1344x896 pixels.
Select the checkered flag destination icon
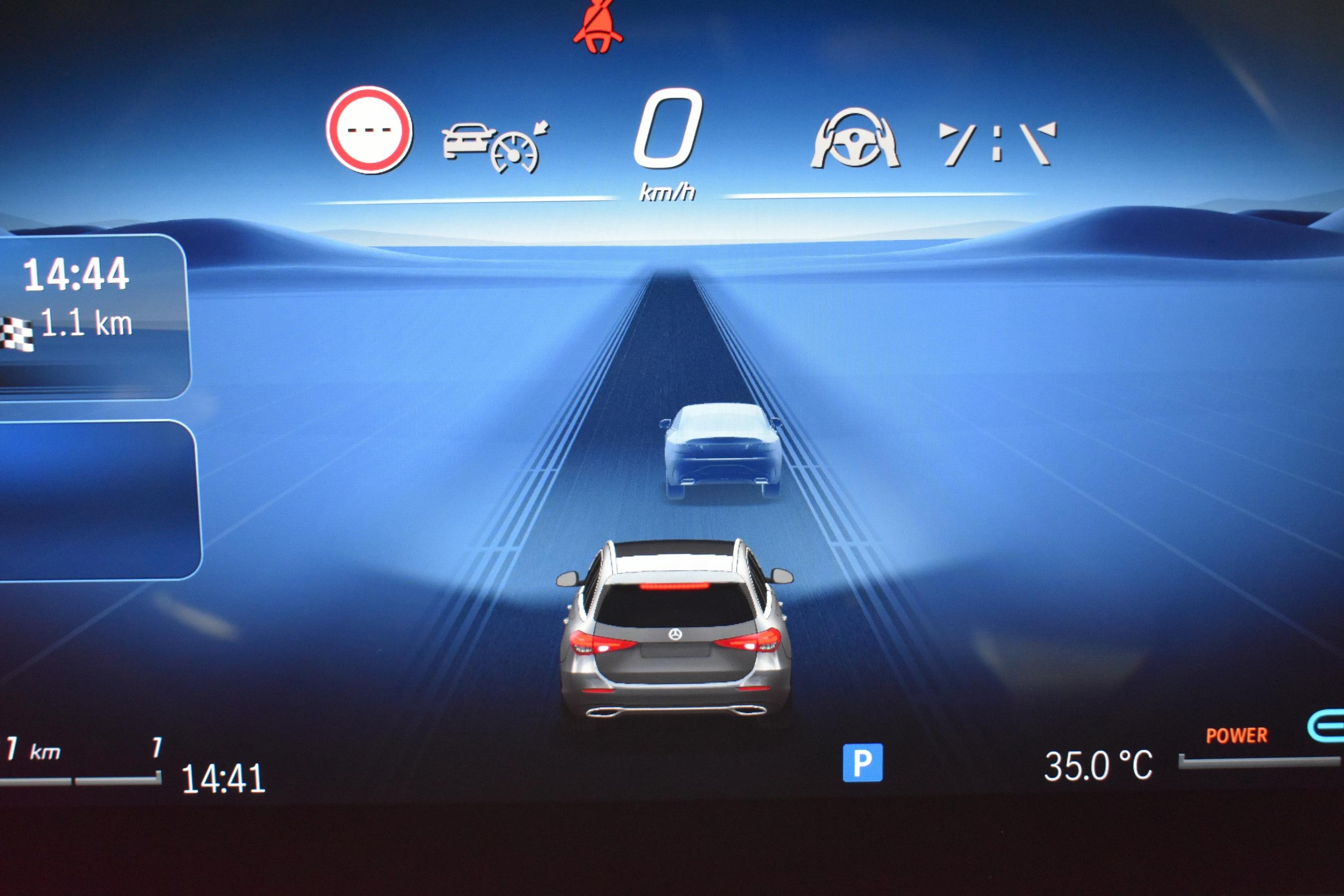tap(17, 333)
